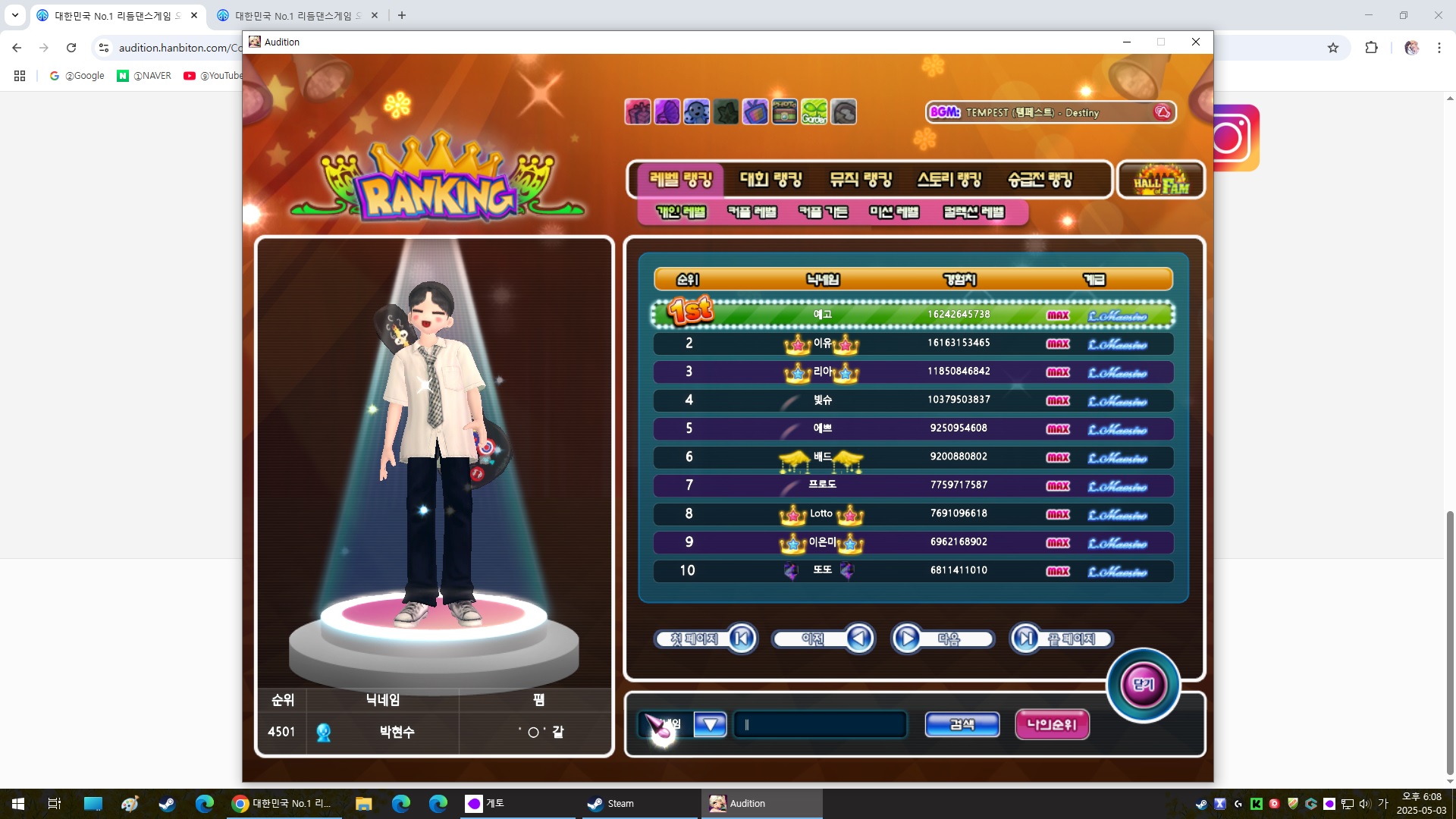Open the Hall of Fame button
The width and height of the screenshot is (1456, 819).
coord(1160,180)
